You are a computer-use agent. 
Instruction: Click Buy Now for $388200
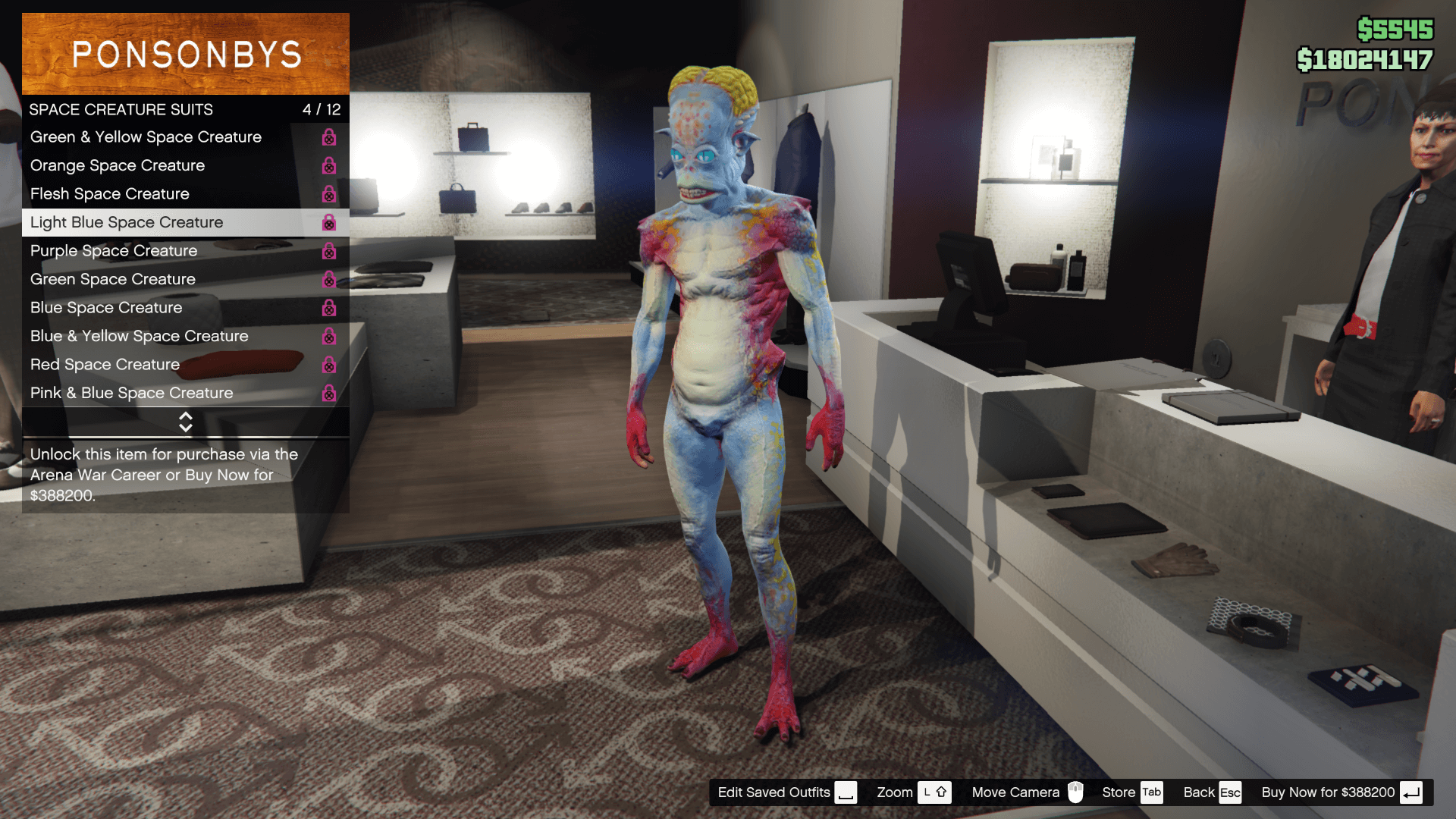(1327, 792)
